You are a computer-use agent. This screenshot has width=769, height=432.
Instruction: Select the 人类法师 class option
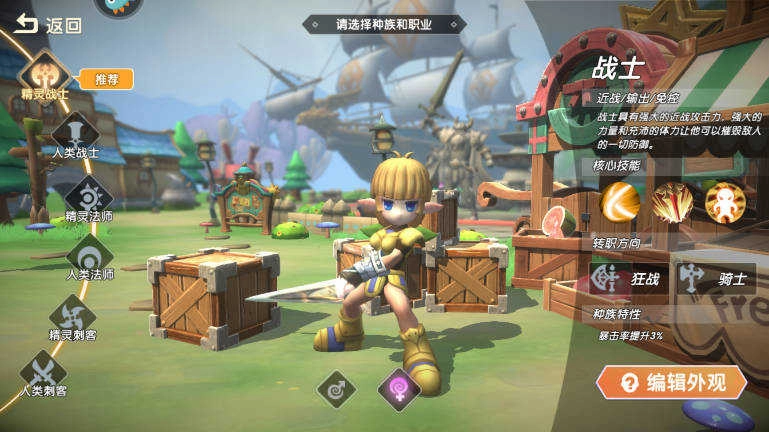90,253
